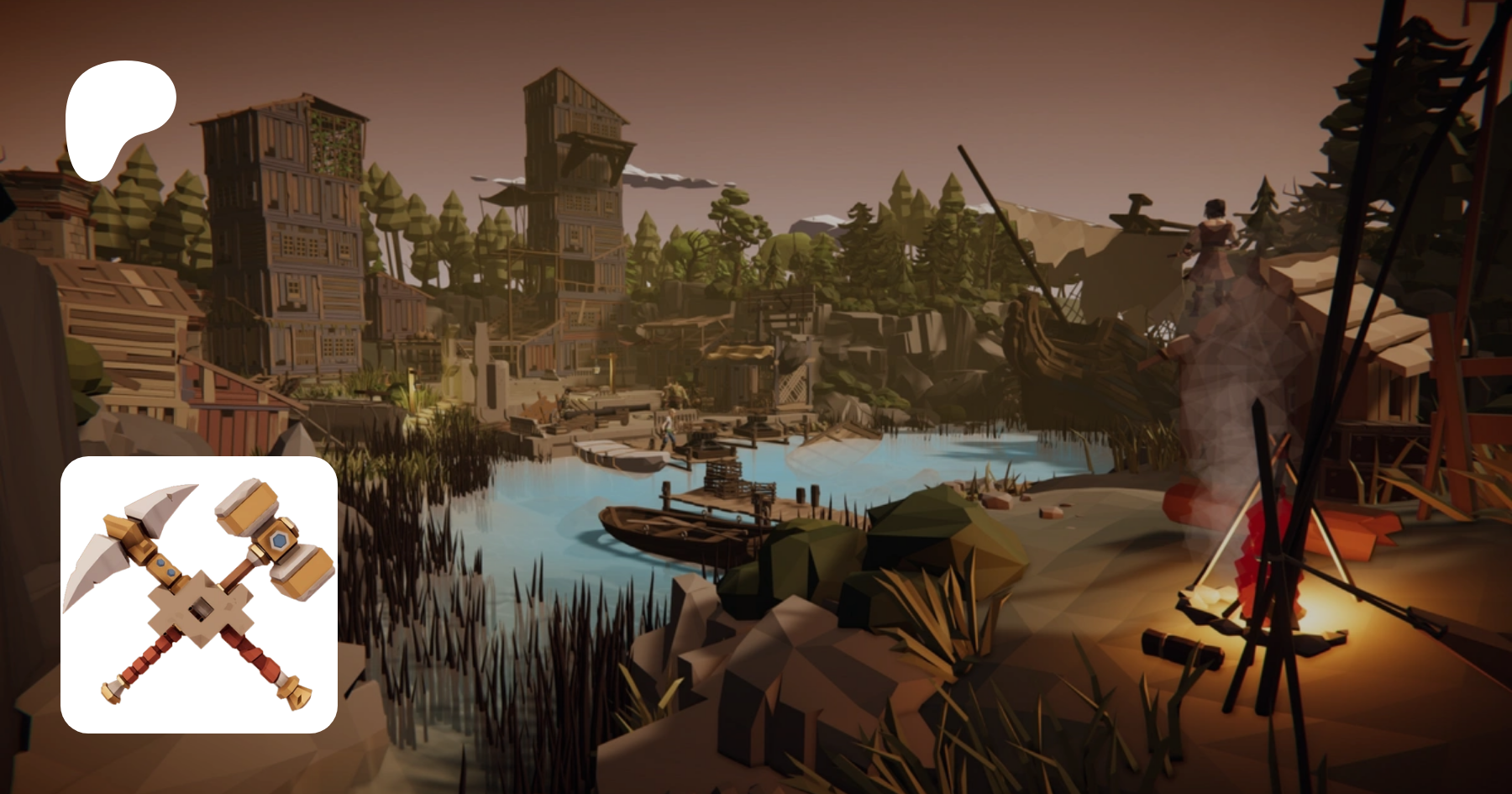Screen dimensions: 1512x794
Task: Open the crossed pickaxe and hammer avatar
Action: pyautogui.click(x=199, y=594)
